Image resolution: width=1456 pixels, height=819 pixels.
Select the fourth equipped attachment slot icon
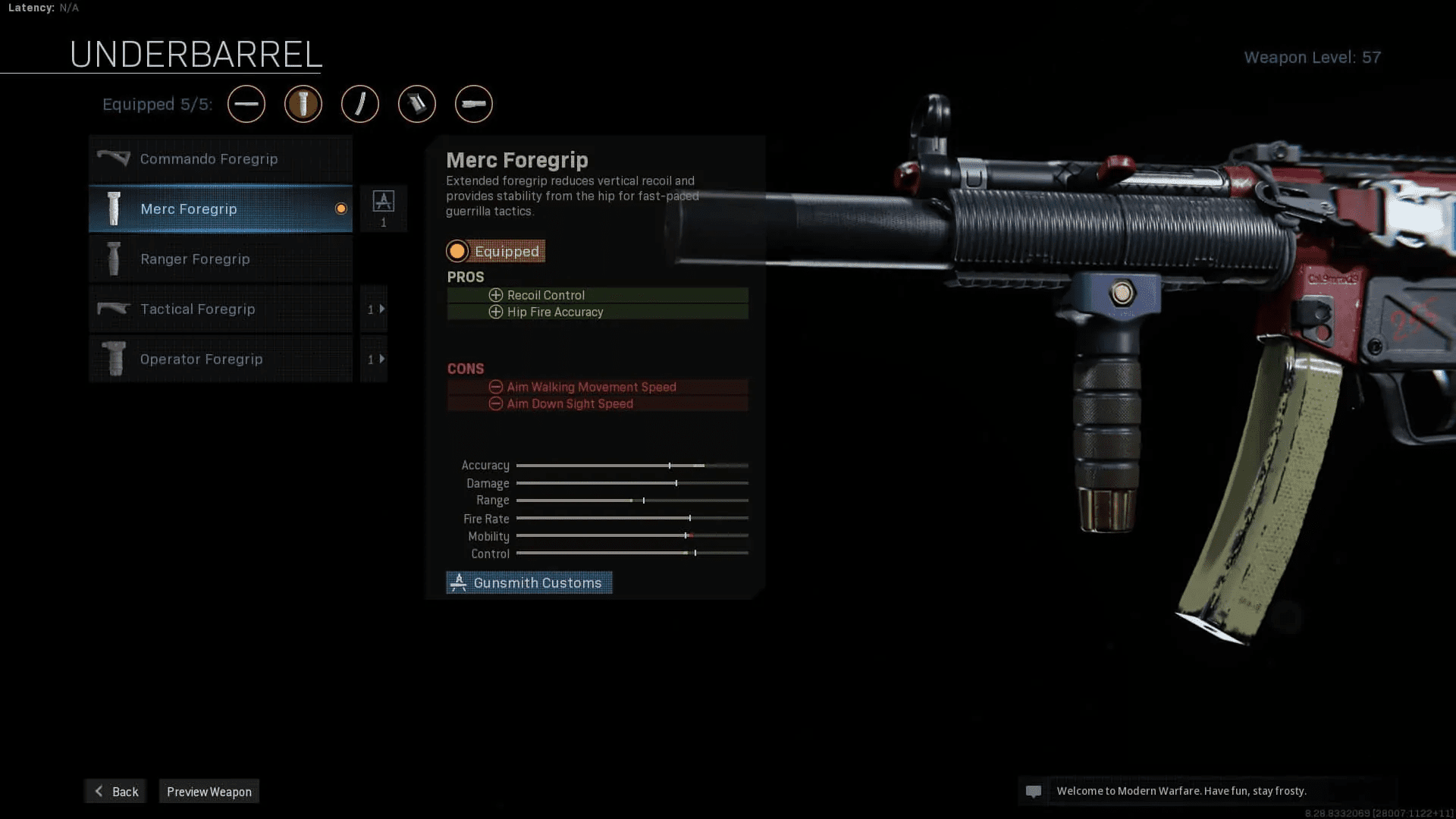tap(417, 104)
